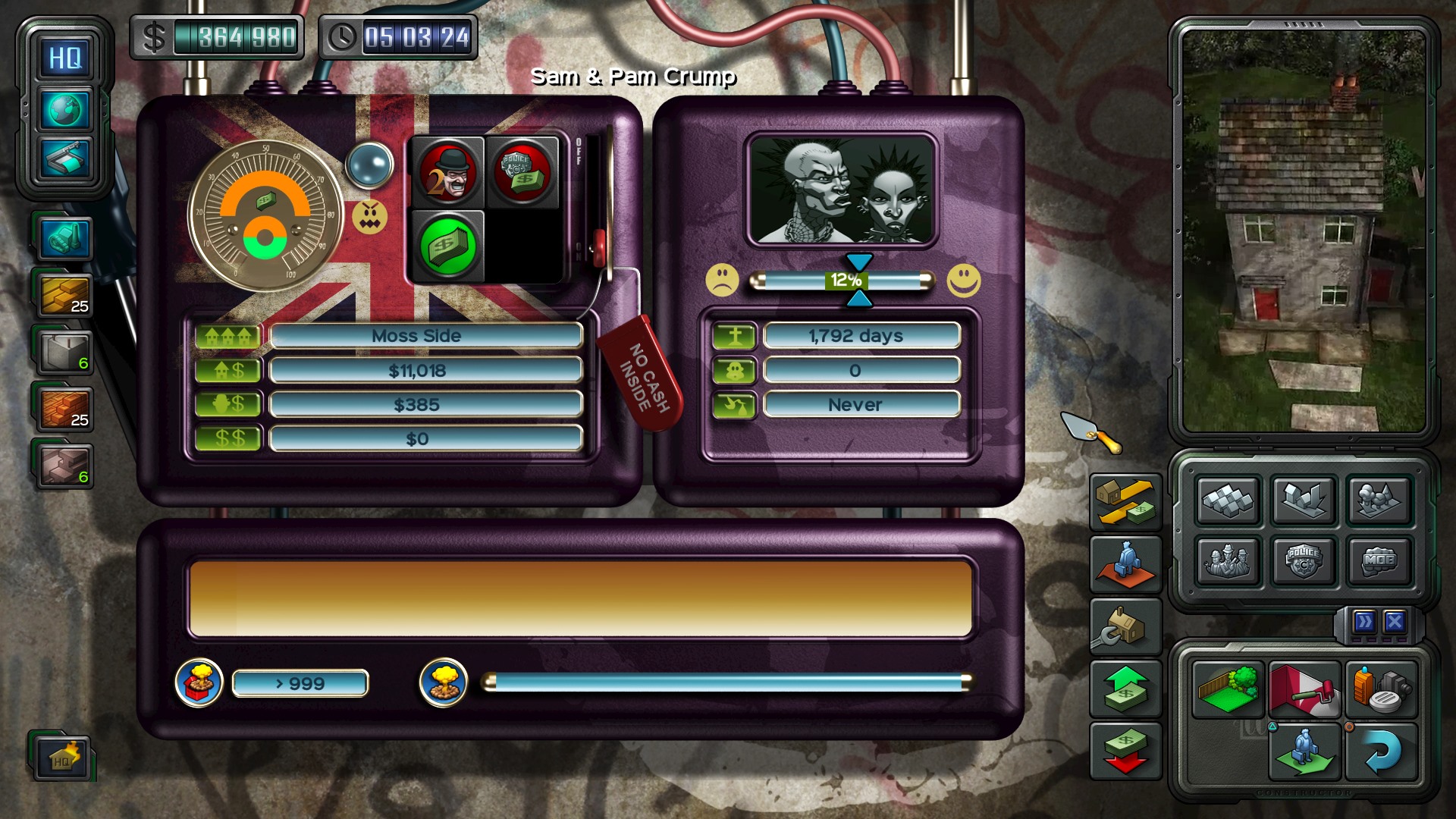Open the house buy and sell icon

(1125, 501)
